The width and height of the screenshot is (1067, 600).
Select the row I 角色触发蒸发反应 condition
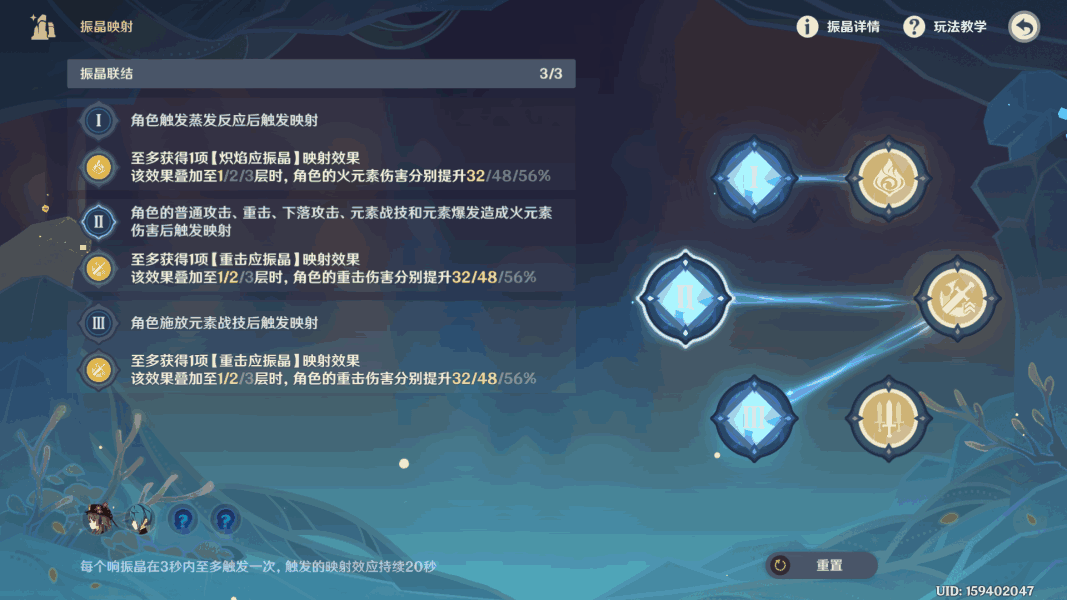point(321,120)
